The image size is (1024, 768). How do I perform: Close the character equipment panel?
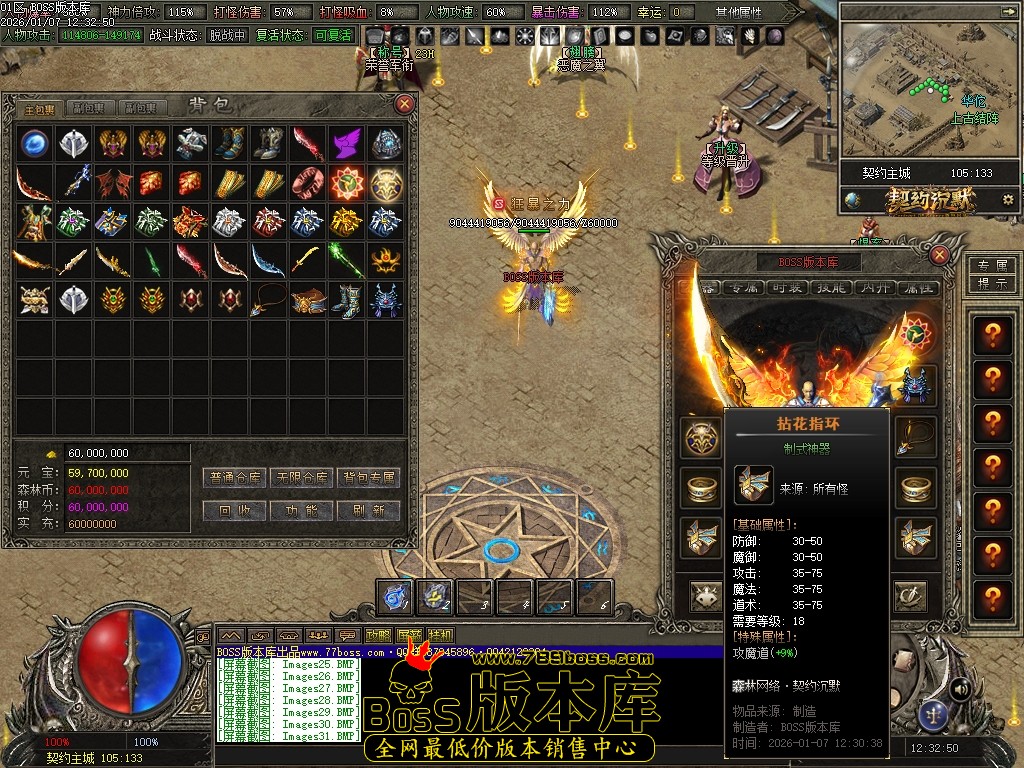pyautogui.click(x=939, y=255)
